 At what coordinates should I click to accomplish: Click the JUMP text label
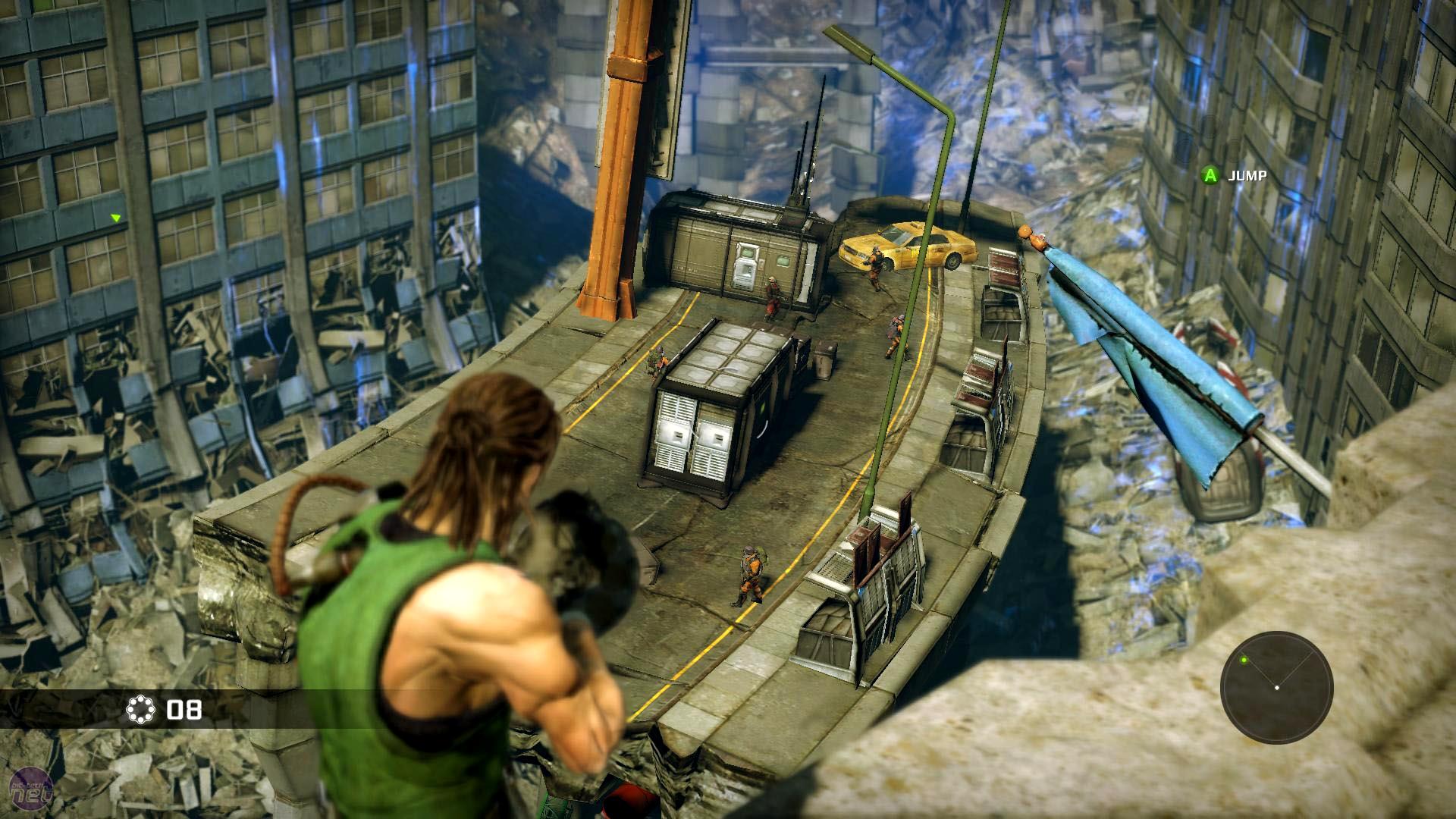click(x=1250, y=175)
